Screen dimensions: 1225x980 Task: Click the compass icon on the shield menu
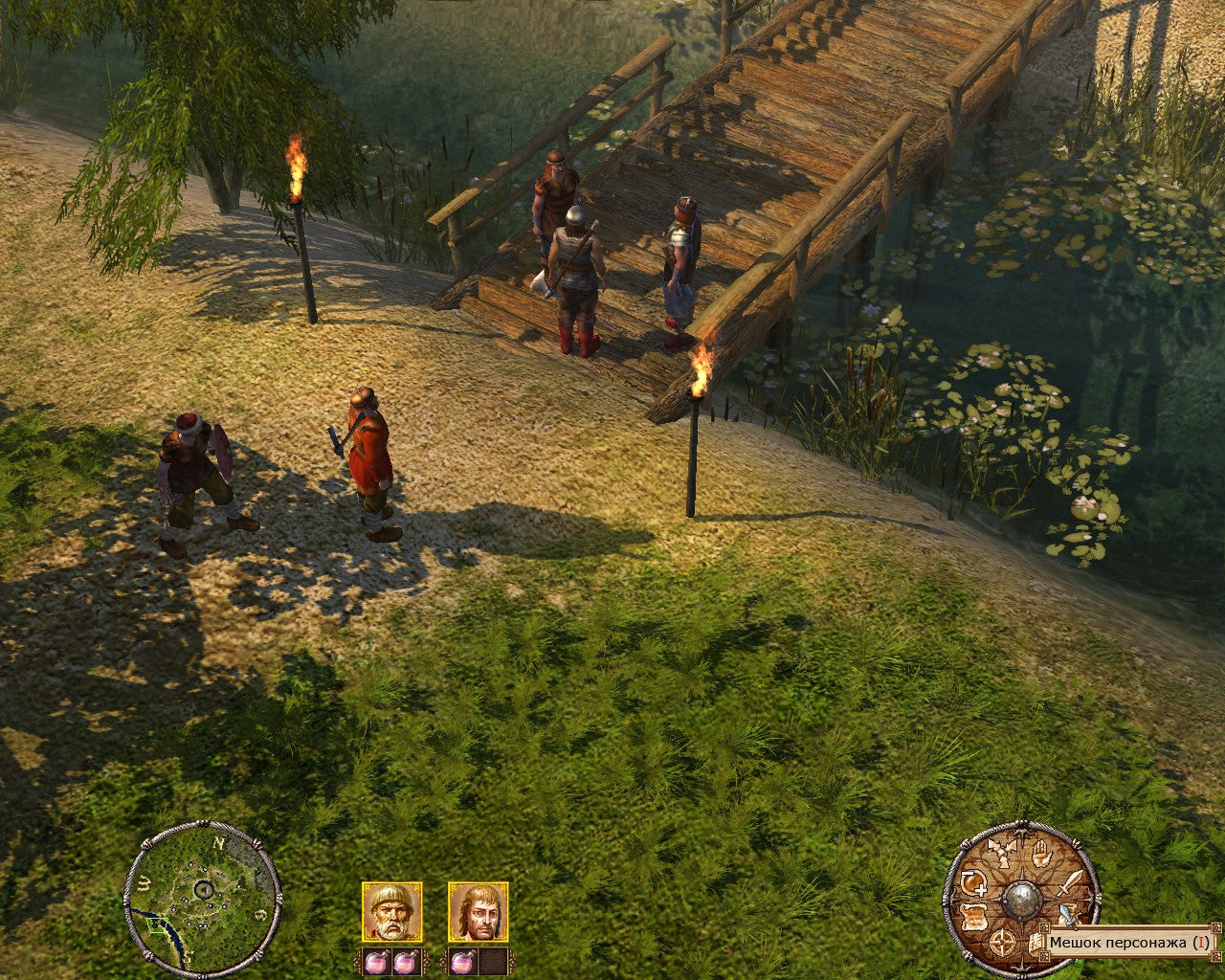[1002, 941]
